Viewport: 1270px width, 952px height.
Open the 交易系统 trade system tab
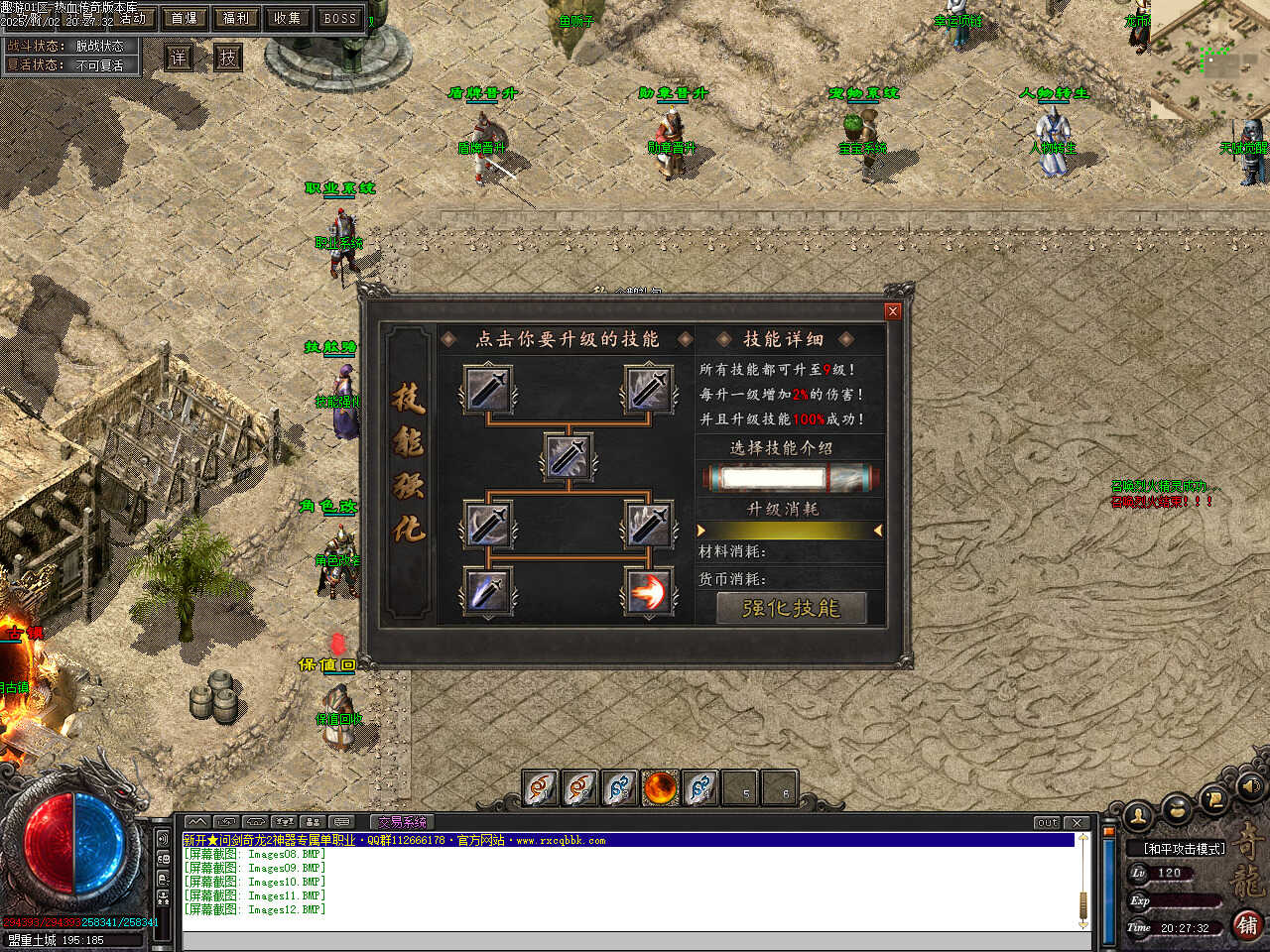click(x=401, y=822)
